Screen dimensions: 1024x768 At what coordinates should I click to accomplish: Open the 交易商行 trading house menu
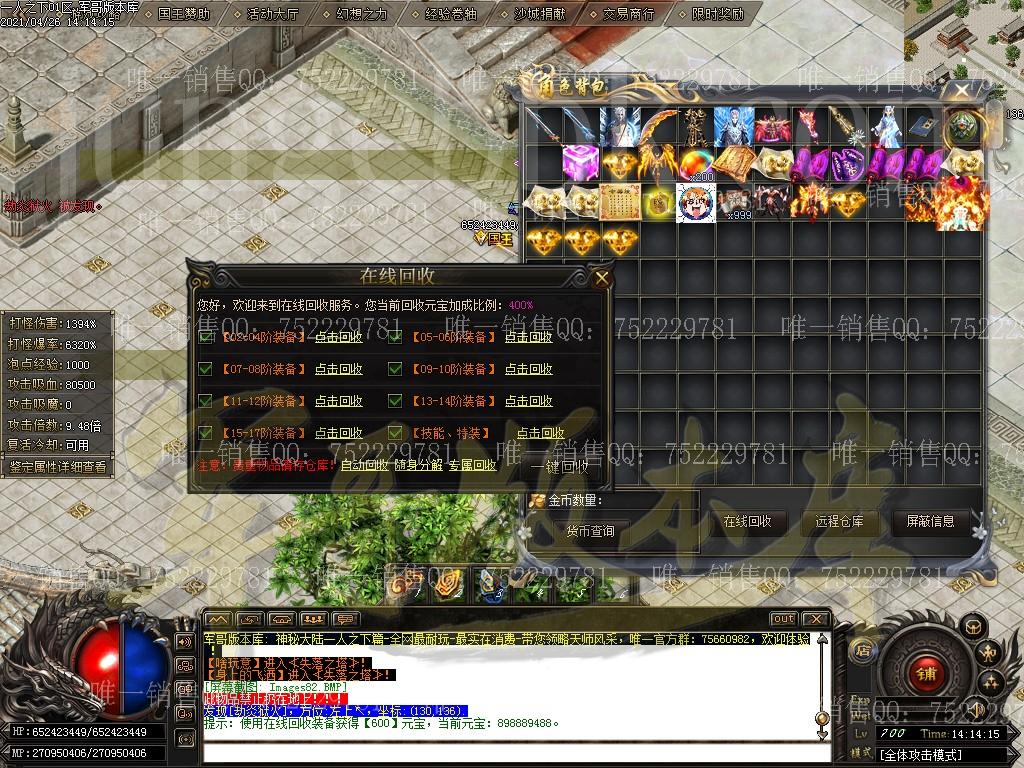tap(628, 14)
